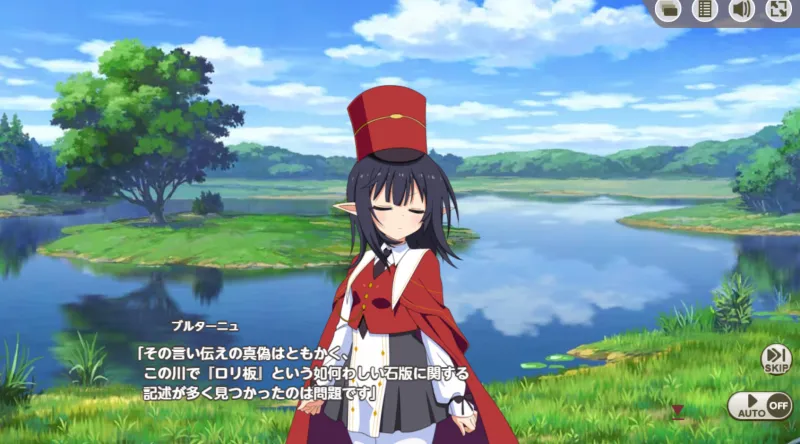Advance dialogue via the red arrow indicator
The width and height of the screenshot is (800, 444).
[x=677, y=410]
